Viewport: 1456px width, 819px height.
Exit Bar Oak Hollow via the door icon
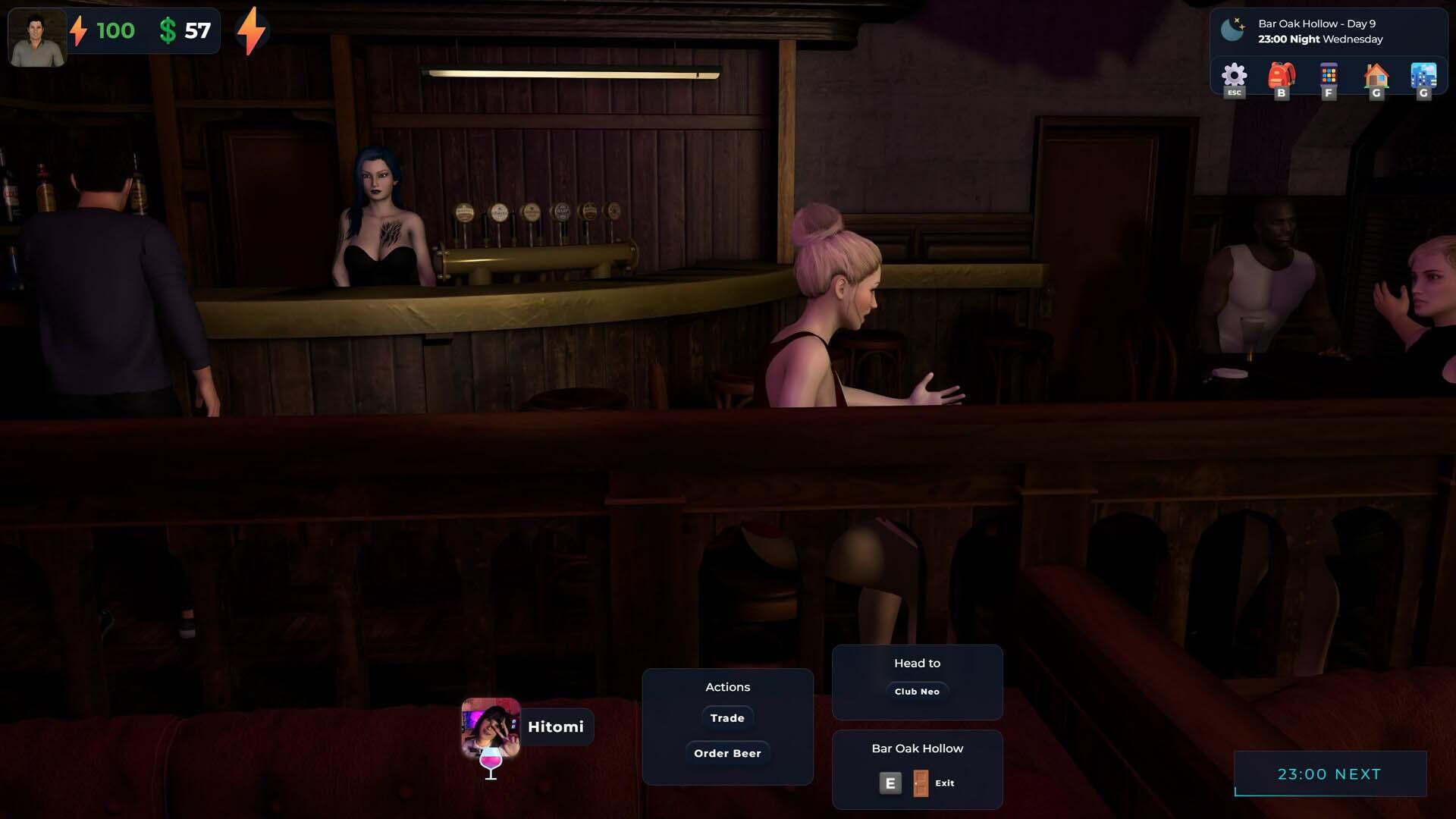click(x=921, y=783)
